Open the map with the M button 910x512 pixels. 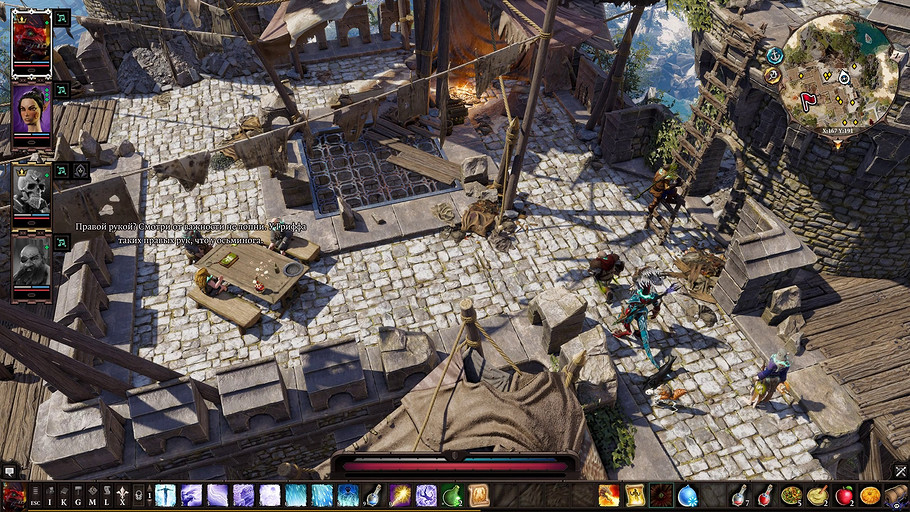pos(93,495)
